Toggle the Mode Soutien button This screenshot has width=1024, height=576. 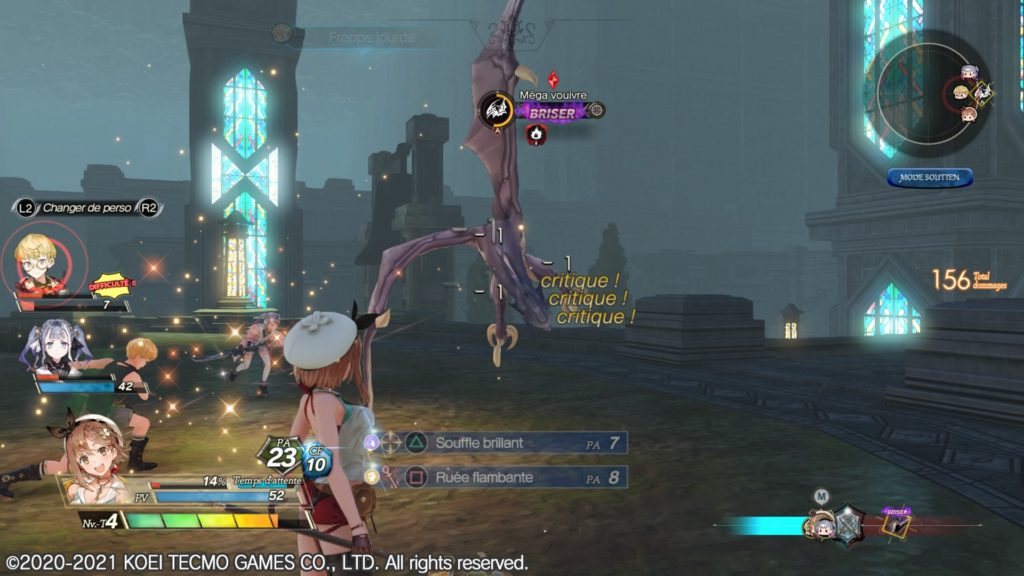929,177
